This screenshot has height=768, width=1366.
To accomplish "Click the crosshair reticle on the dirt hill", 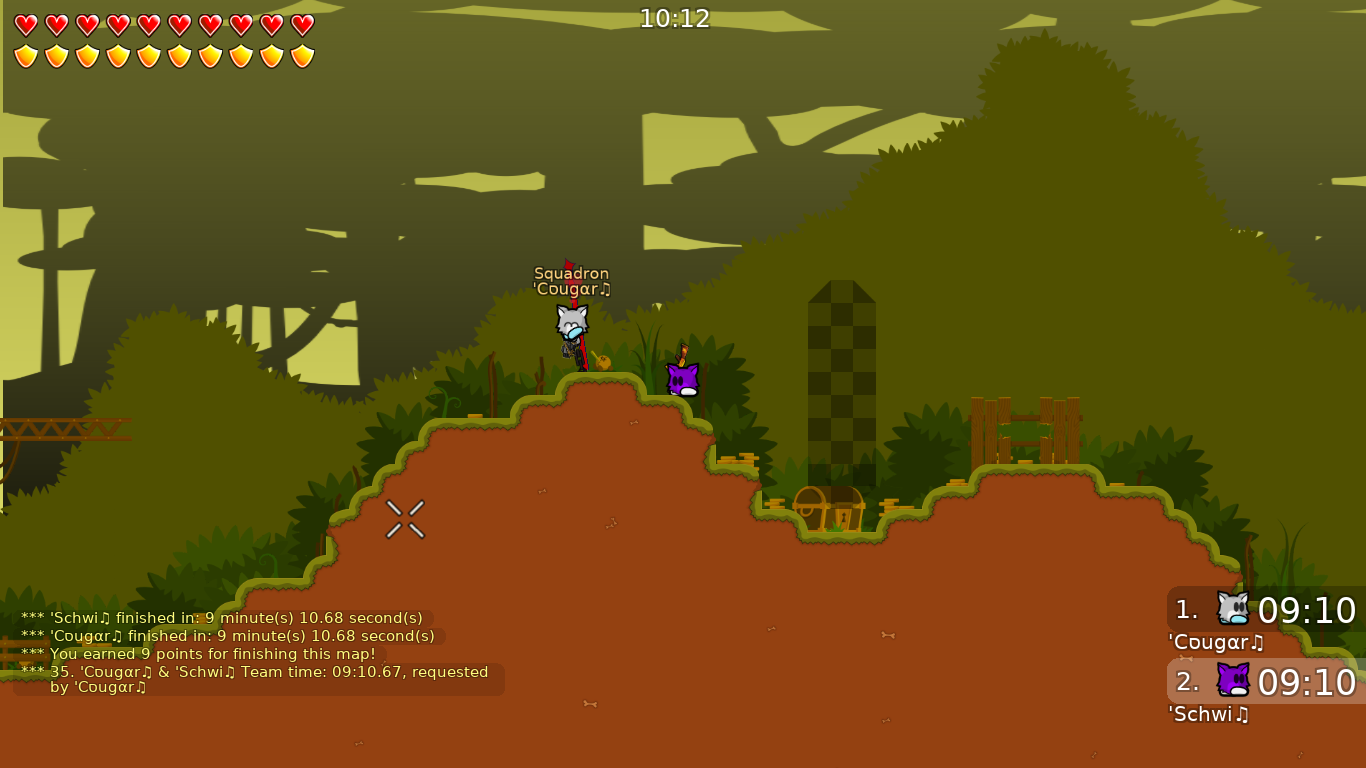I will point(405,518).
